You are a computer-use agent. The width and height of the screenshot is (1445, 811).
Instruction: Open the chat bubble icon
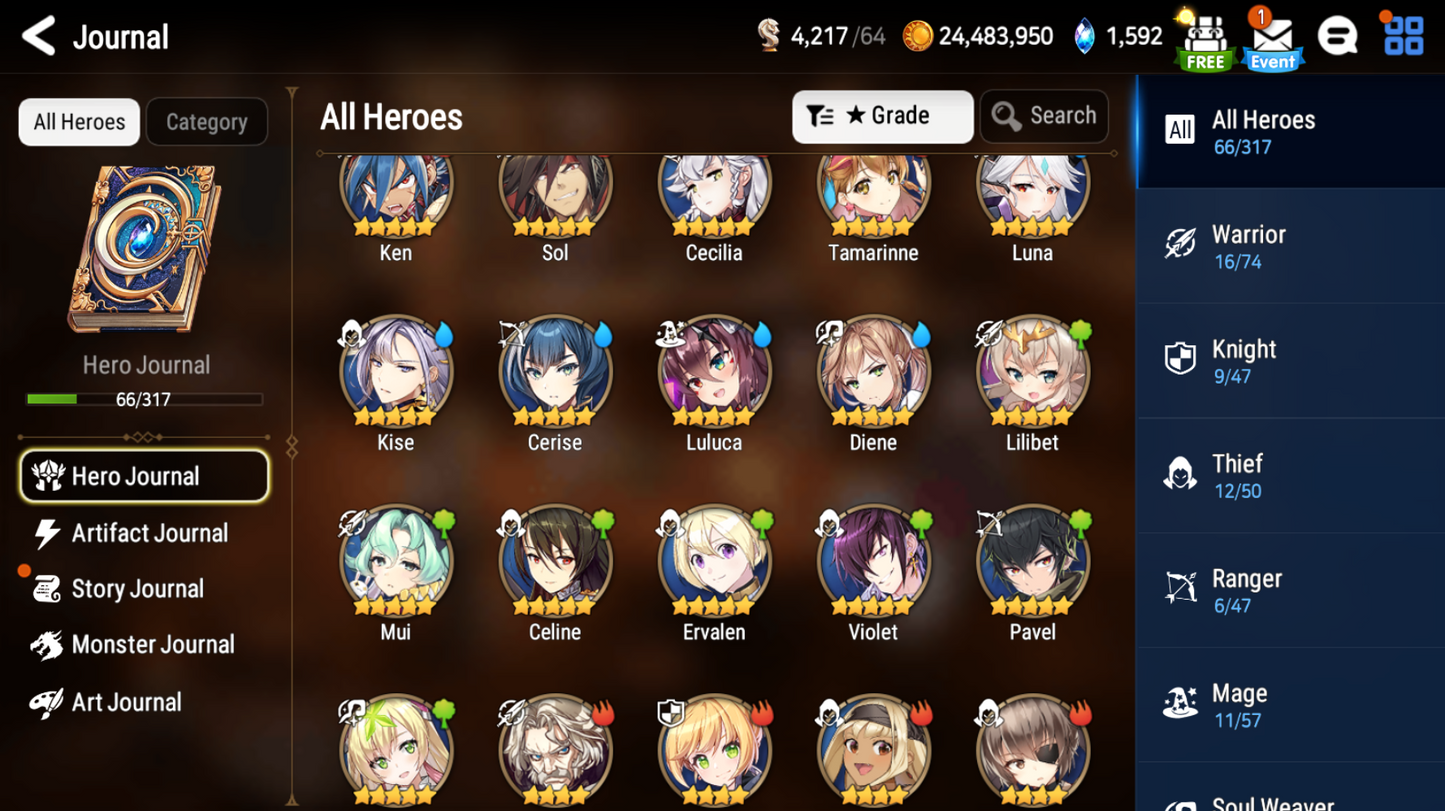point(1337,37)
